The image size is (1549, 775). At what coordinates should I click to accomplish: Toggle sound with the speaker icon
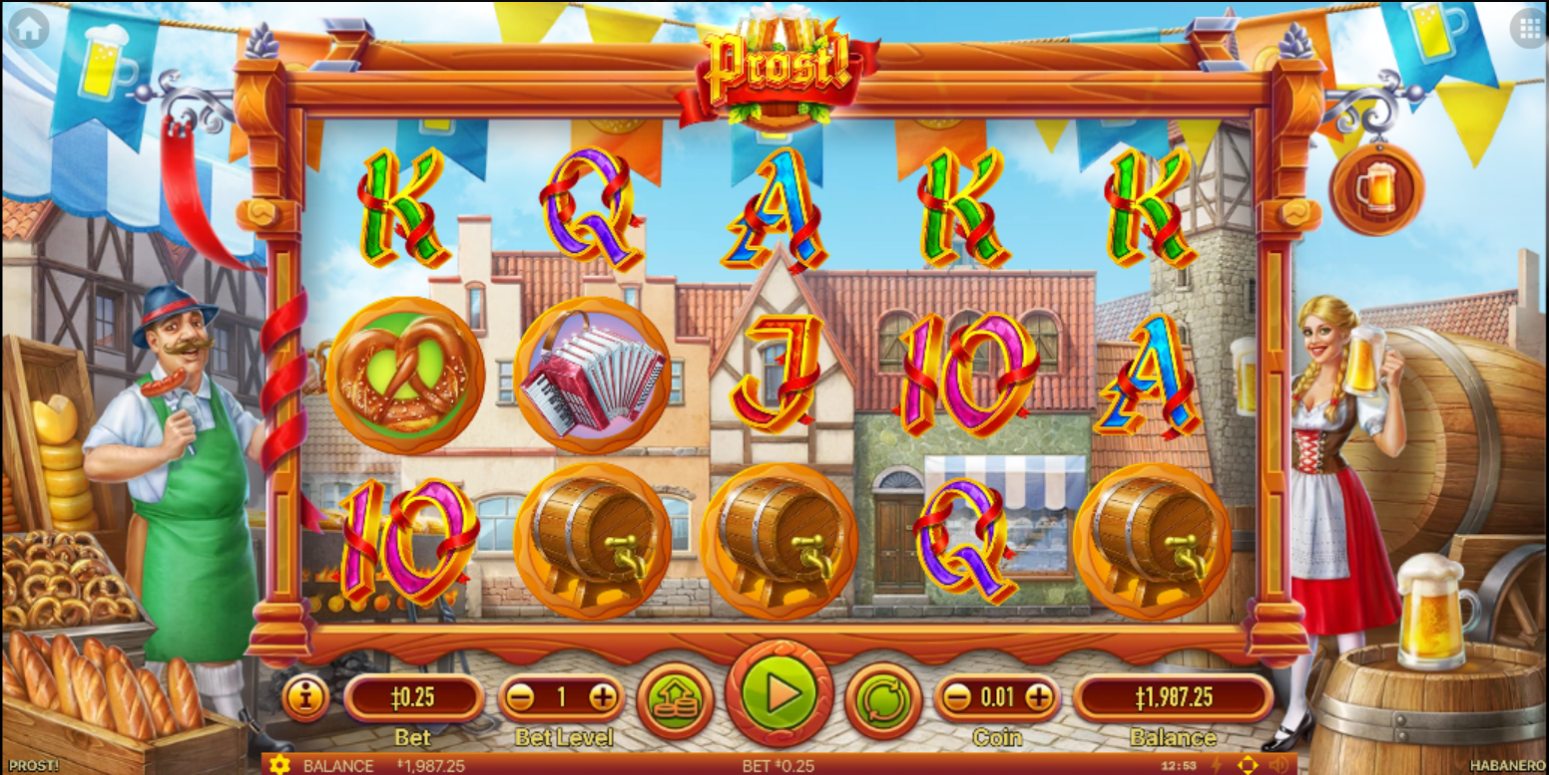point(1278,765)
